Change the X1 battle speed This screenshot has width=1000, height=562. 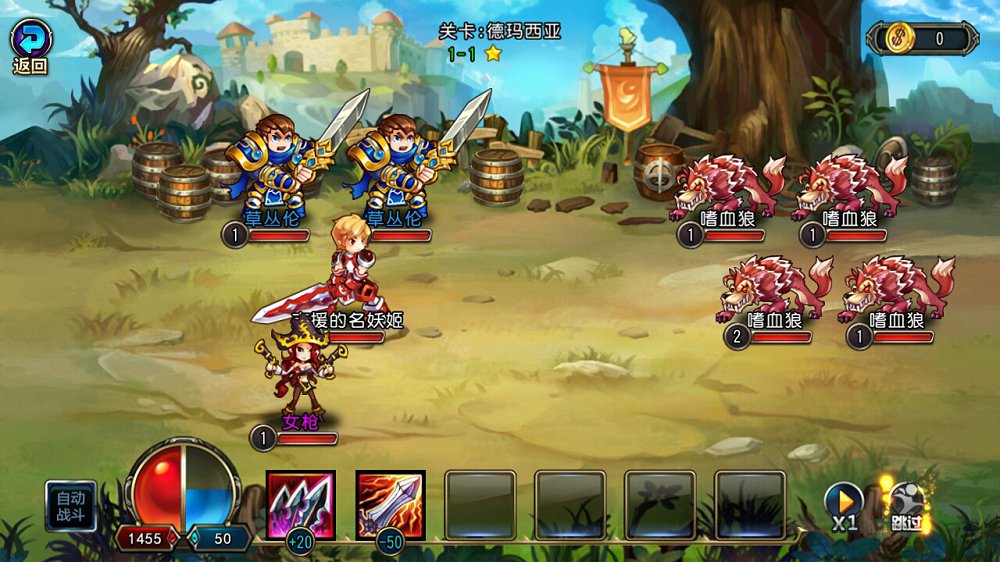point(843,505)
